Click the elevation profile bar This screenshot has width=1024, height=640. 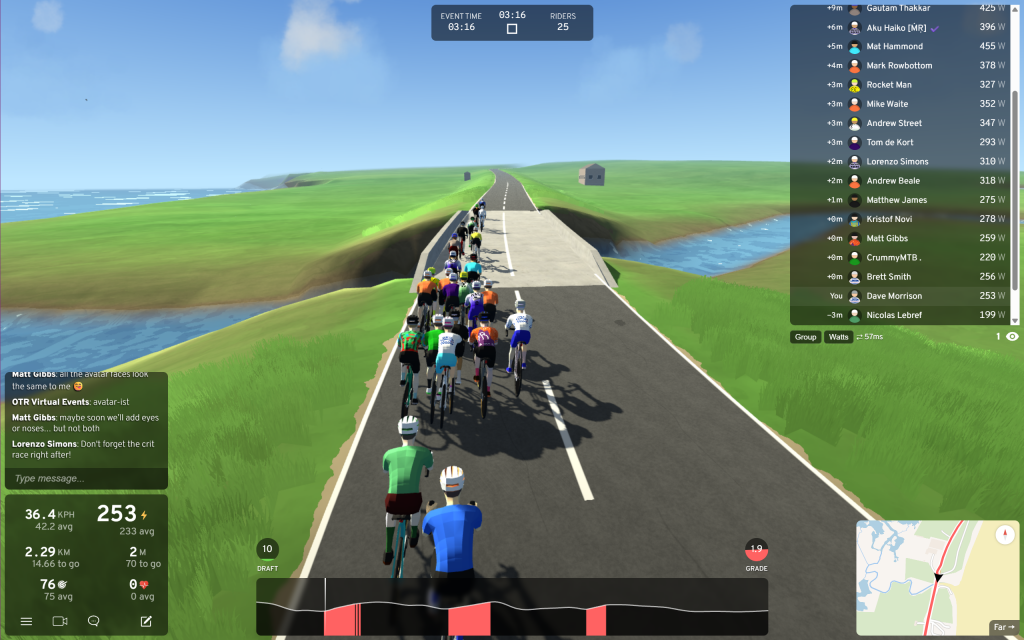(512, 606)
